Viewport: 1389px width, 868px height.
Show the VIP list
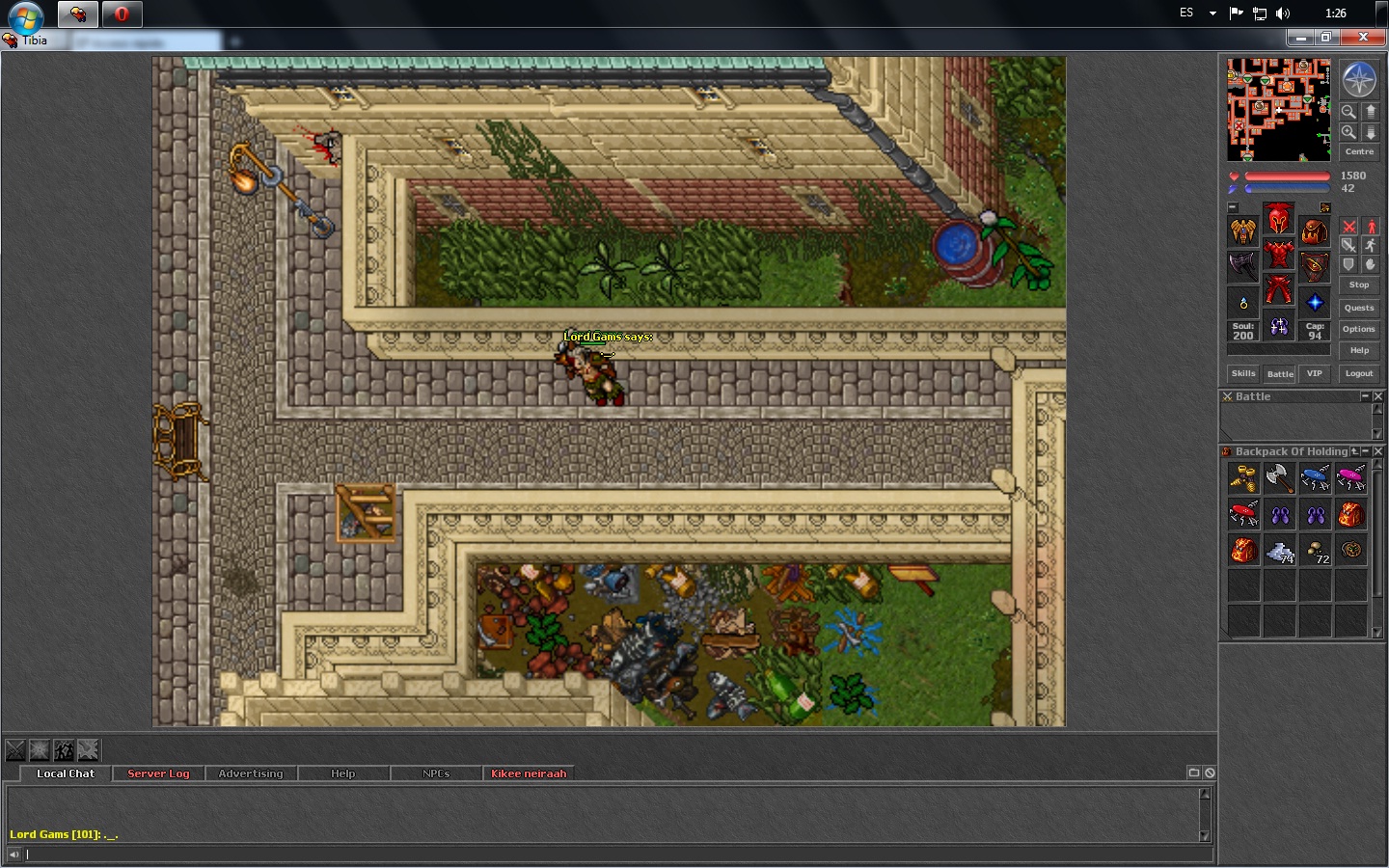[1314, 373]
